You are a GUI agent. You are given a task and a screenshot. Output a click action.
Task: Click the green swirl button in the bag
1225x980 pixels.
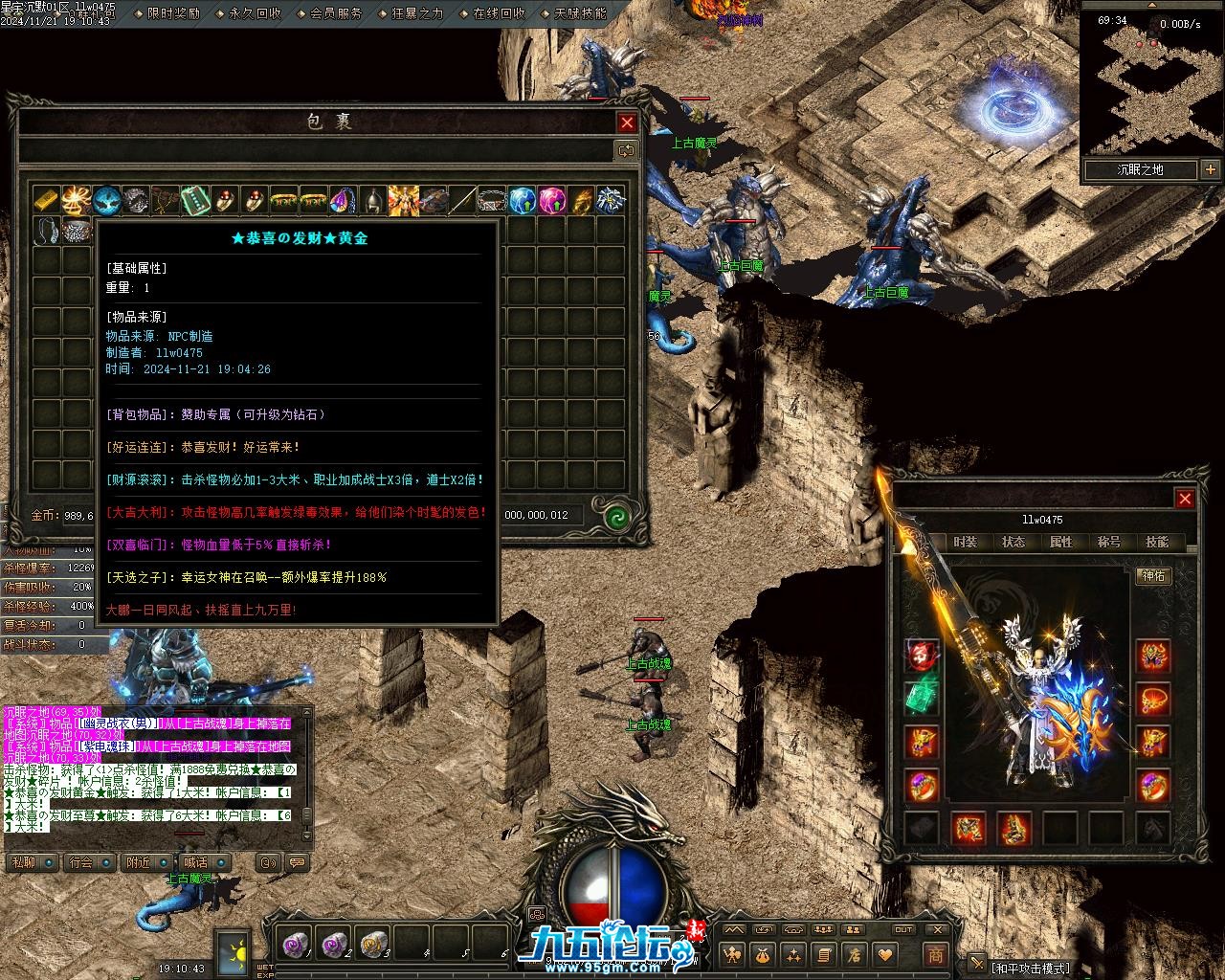[x=615, y=515]
